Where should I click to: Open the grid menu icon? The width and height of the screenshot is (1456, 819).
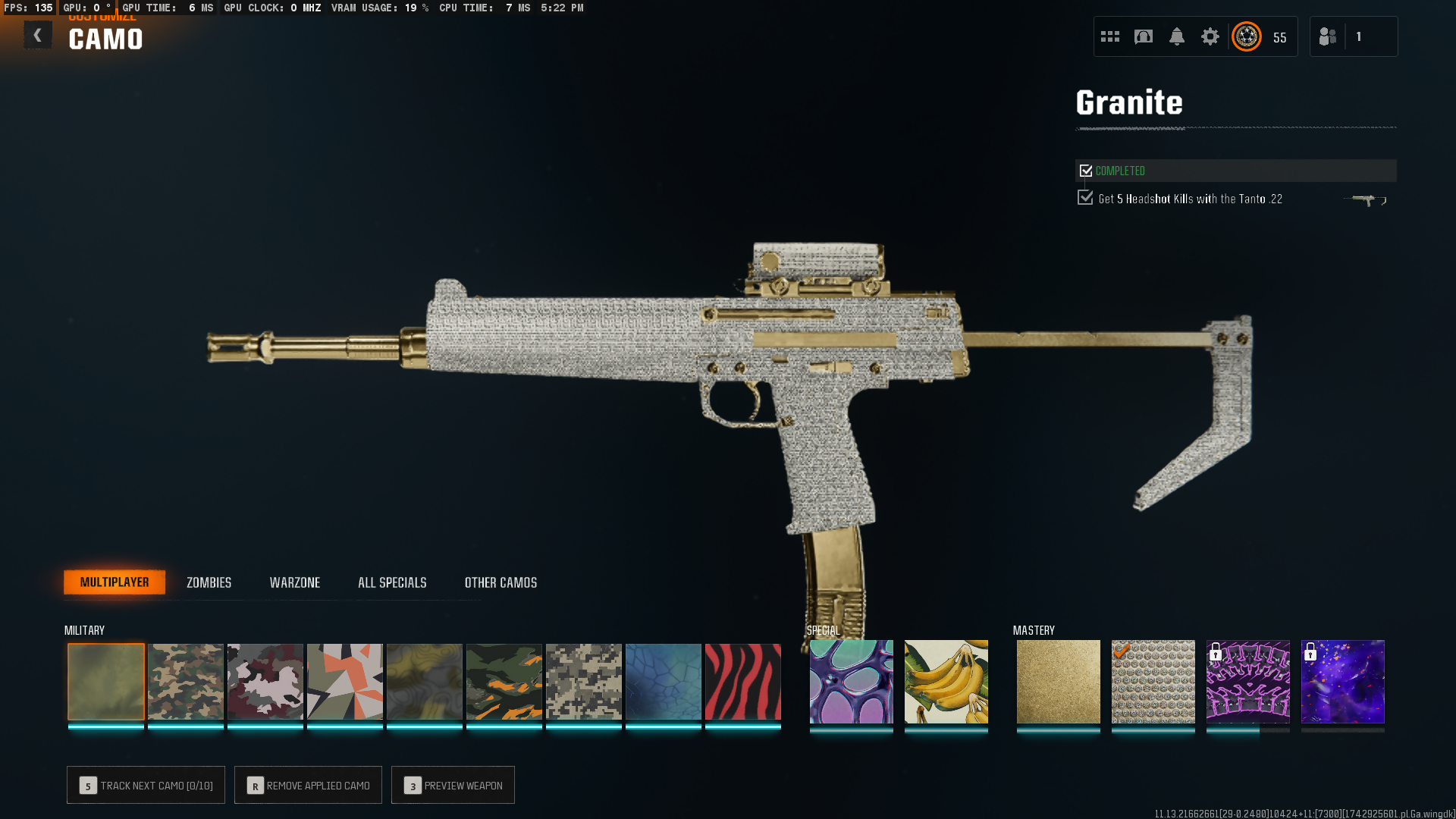click(1110, 36)
